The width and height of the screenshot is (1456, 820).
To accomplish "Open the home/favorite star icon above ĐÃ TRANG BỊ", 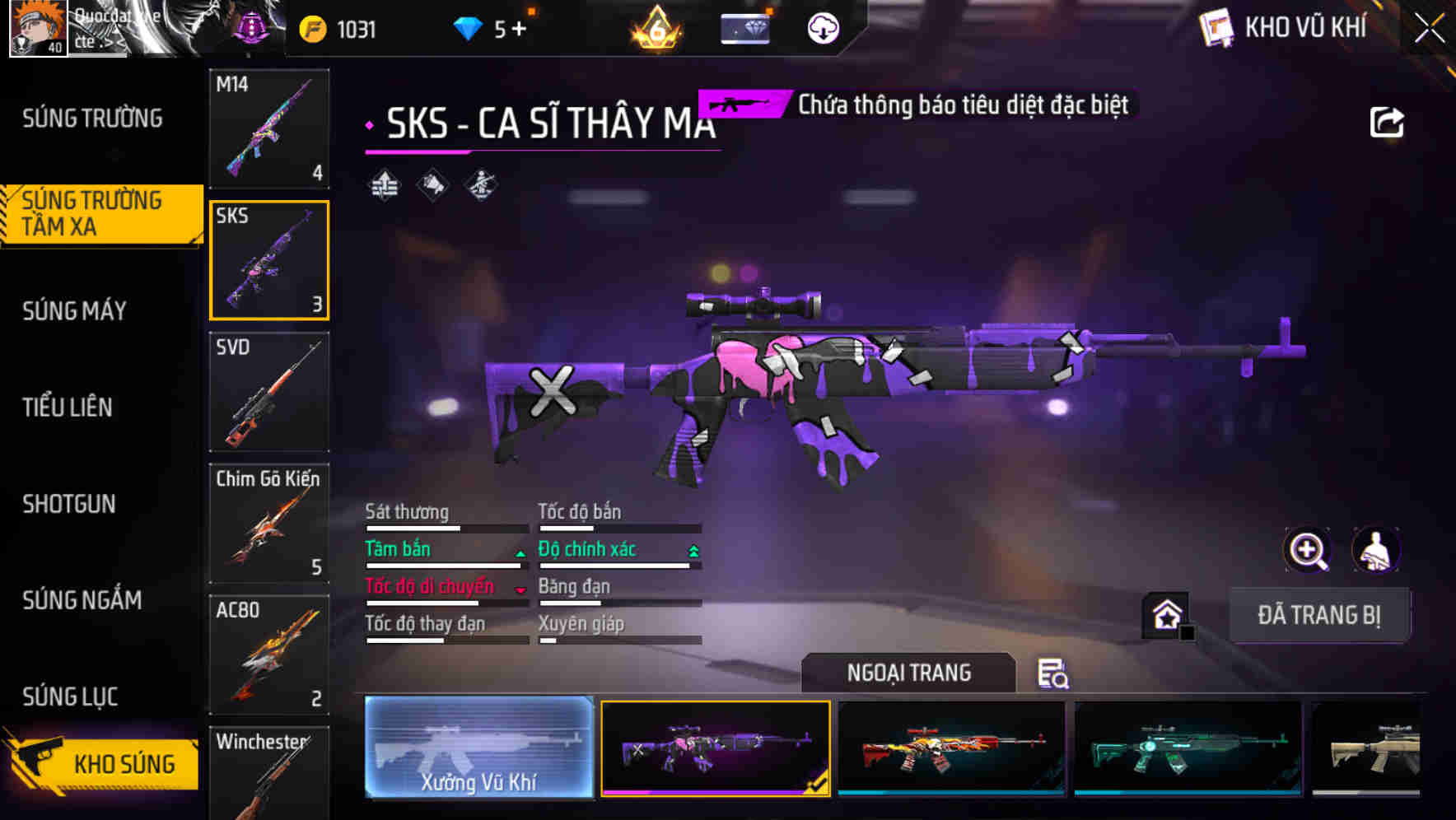I will point(1164,614).
